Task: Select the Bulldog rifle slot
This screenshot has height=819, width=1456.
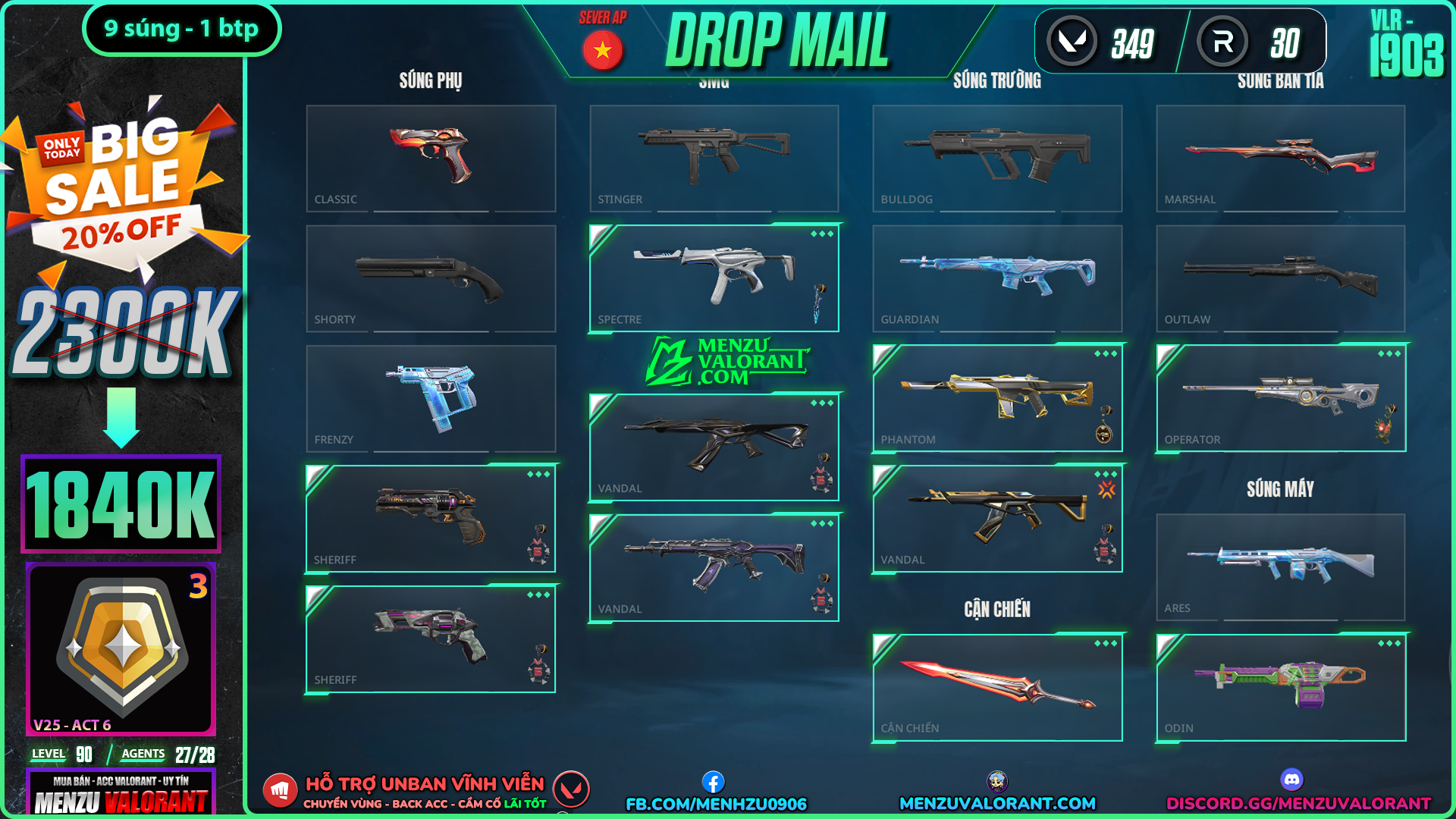Action: (997, 158)
